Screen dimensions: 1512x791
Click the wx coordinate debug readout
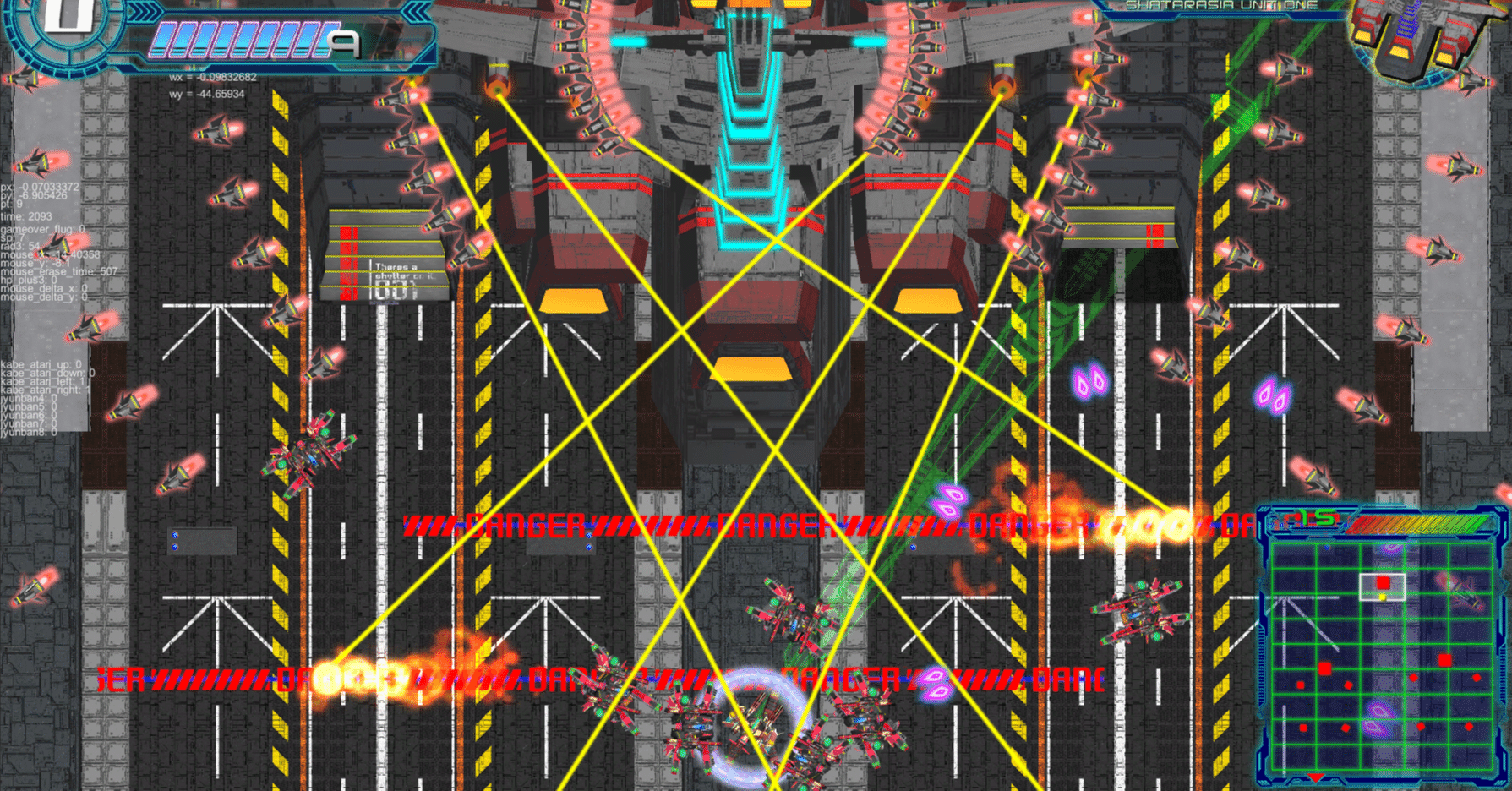pos(213,78)
